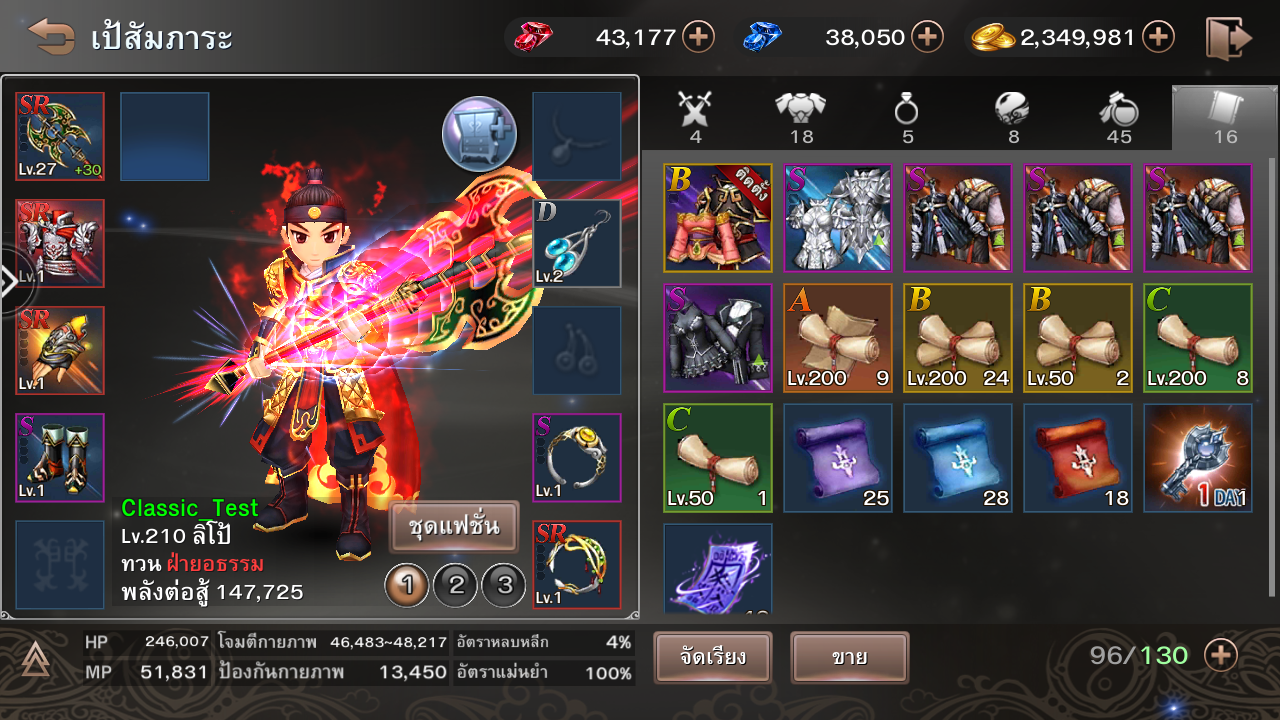Select the potions tab

1119,116
